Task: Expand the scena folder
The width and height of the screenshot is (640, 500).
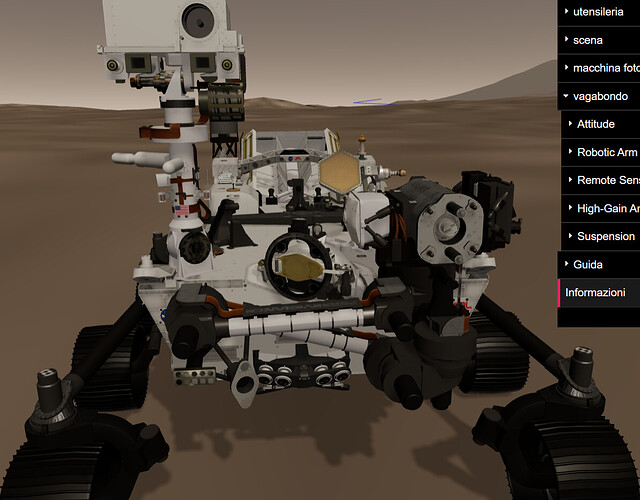Action: tap(600, 40)
